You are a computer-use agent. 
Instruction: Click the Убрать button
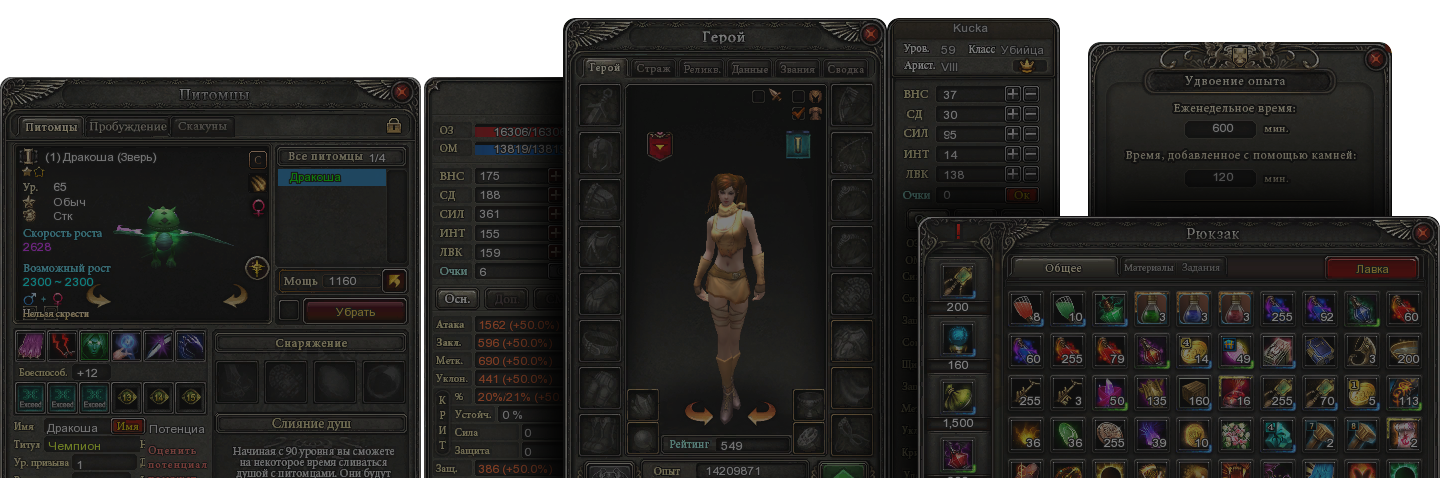coord(355,312)
